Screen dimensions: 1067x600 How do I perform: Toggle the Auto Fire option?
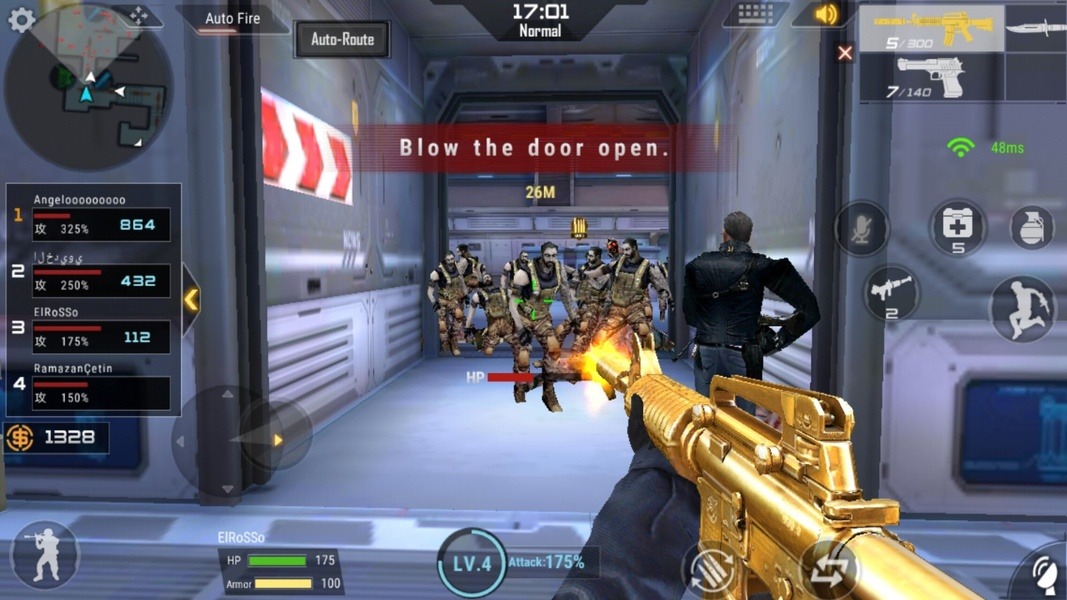pyautogui.click(x=232, y=19)
